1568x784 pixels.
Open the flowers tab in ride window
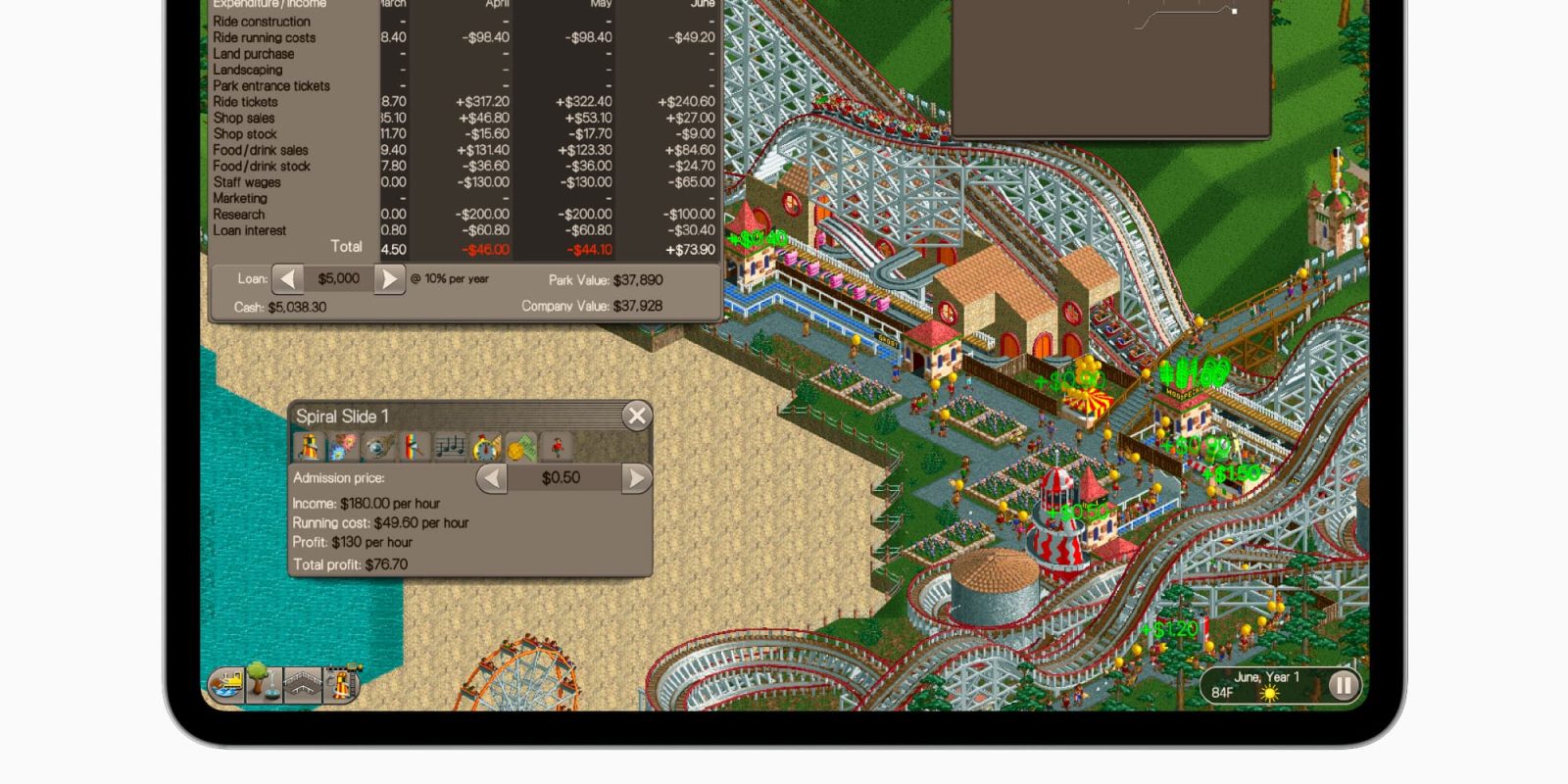pyautogui.click(x=344, y=448)
